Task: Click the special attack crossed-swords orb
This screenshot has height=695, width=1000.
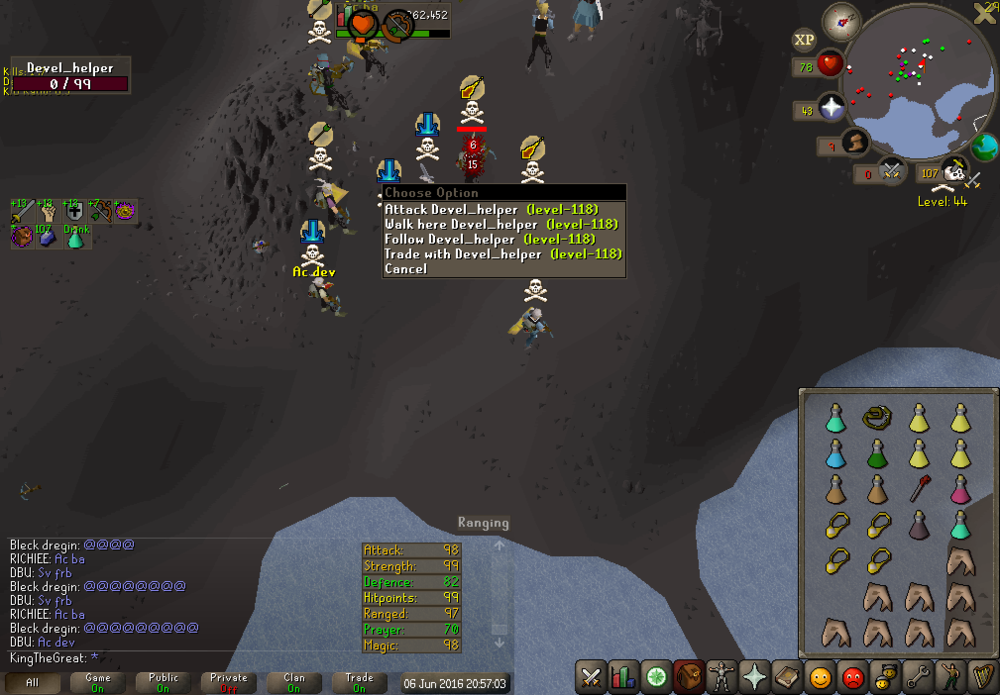Action: point(892,172)
